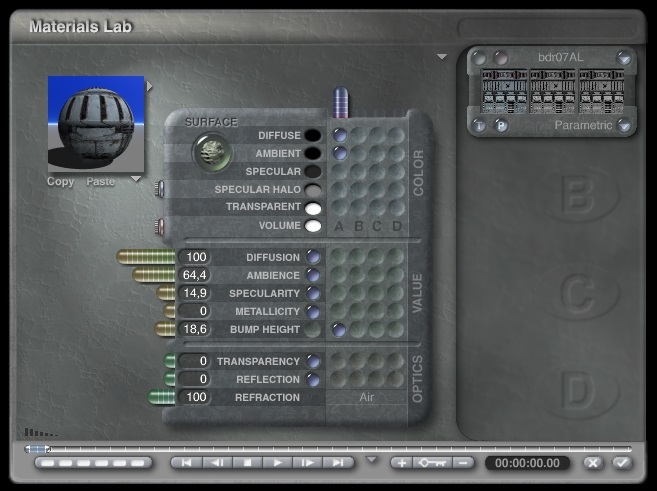Select the white Volume color swatch
Viewport: 657px width, 491px height.
point(313,226)
